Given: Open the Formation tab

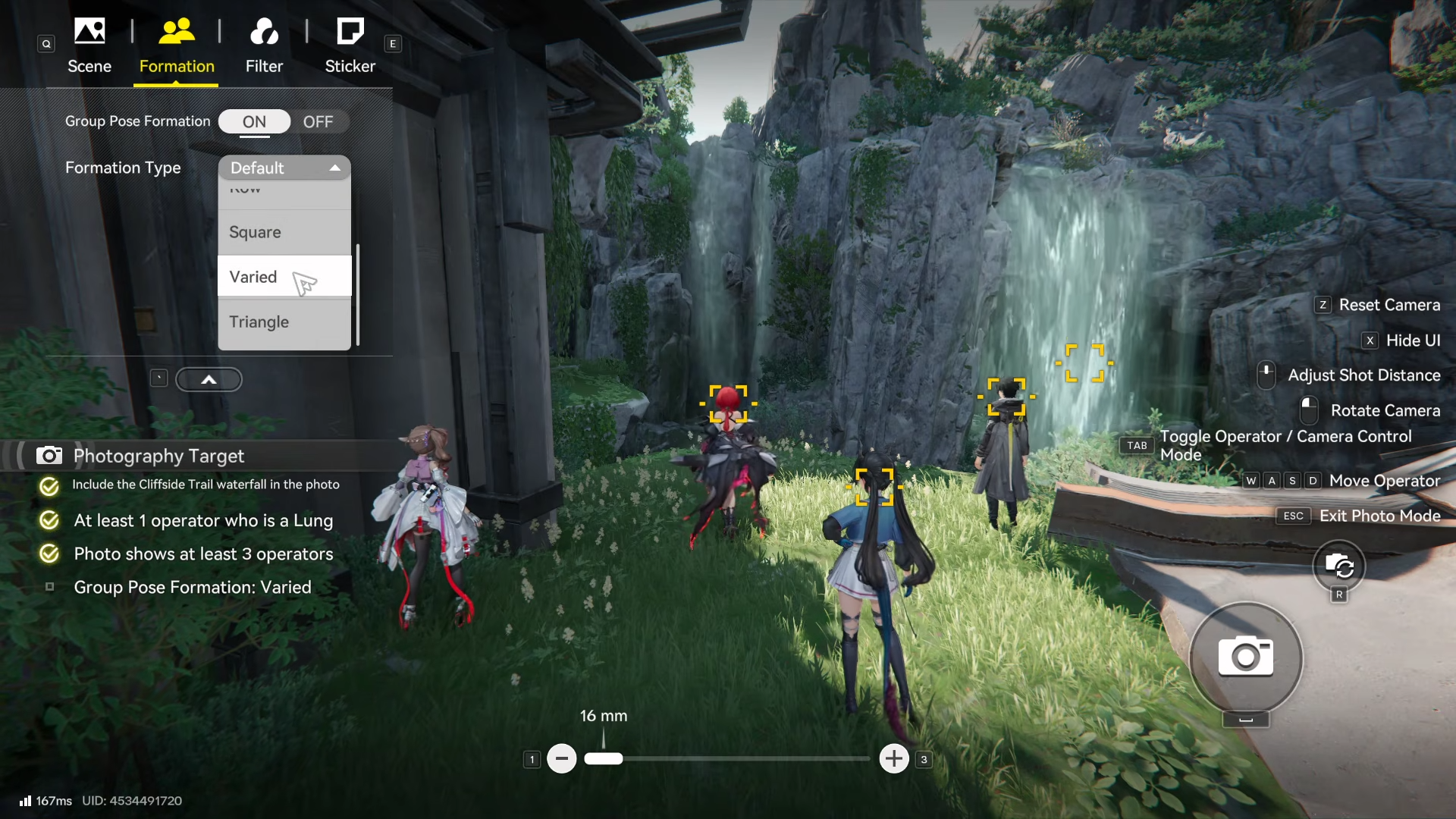Looking at the screenshot, I should 177,45.
